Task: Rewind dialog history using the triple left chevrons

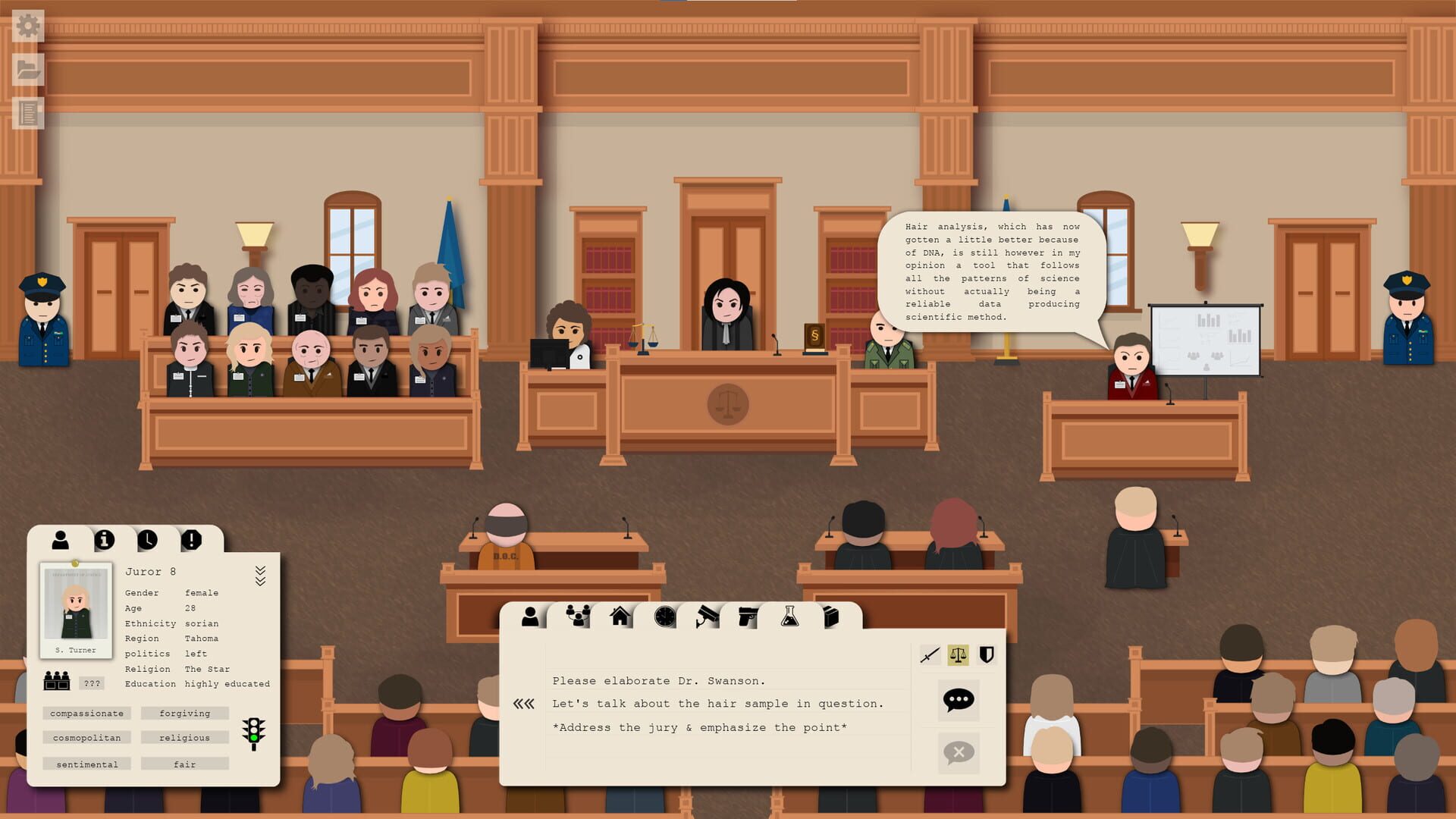Action: tap(525, 704)
